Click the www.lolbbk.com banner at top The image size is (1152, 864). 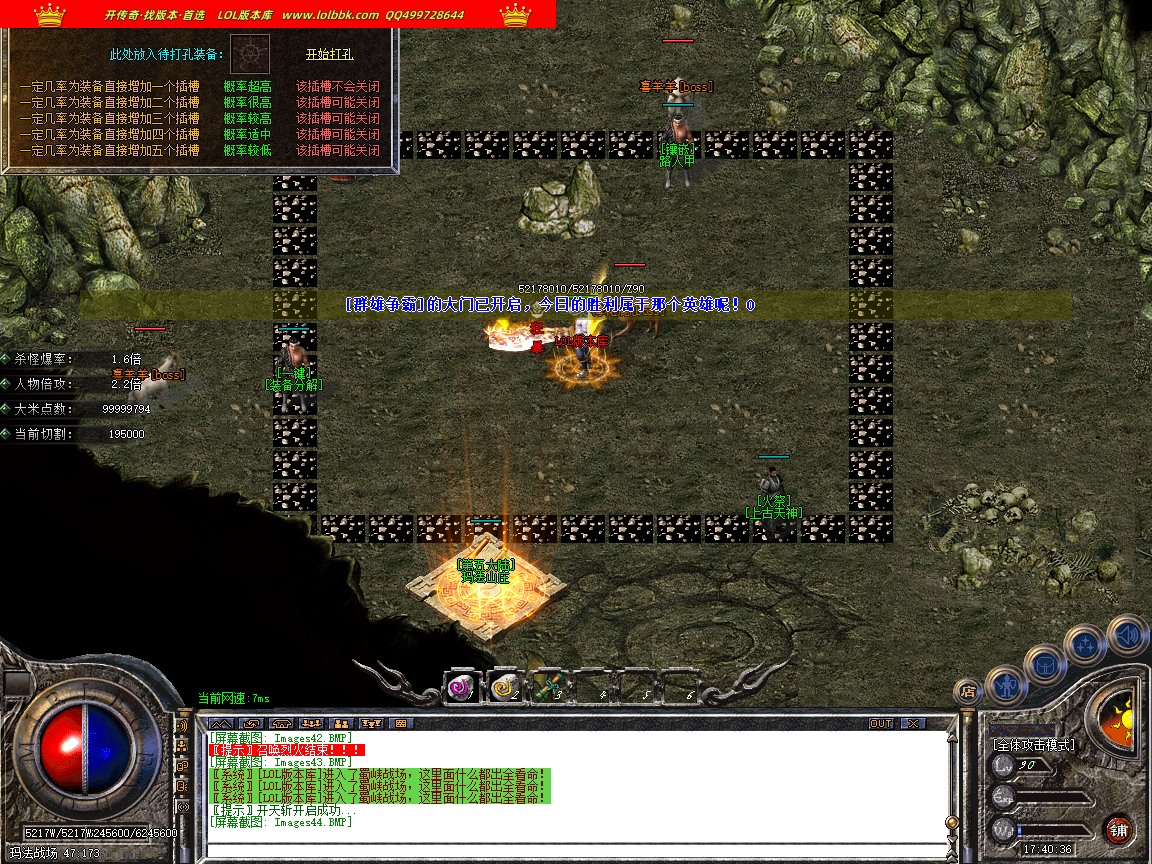pyautogui.click(x=330, y=15)
